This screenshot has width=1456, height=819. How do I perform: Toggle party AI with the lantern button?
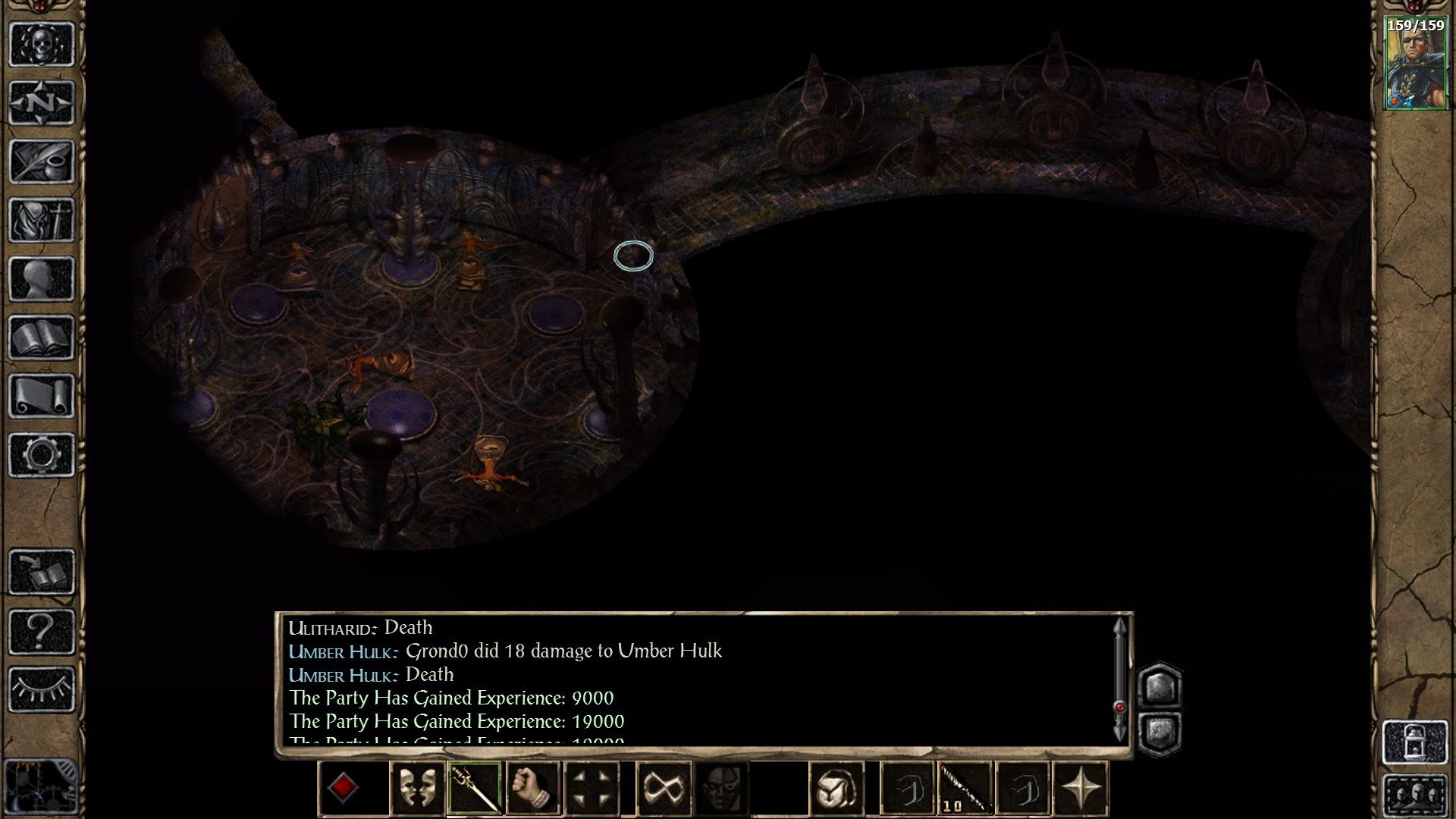tap(1415, 742)
